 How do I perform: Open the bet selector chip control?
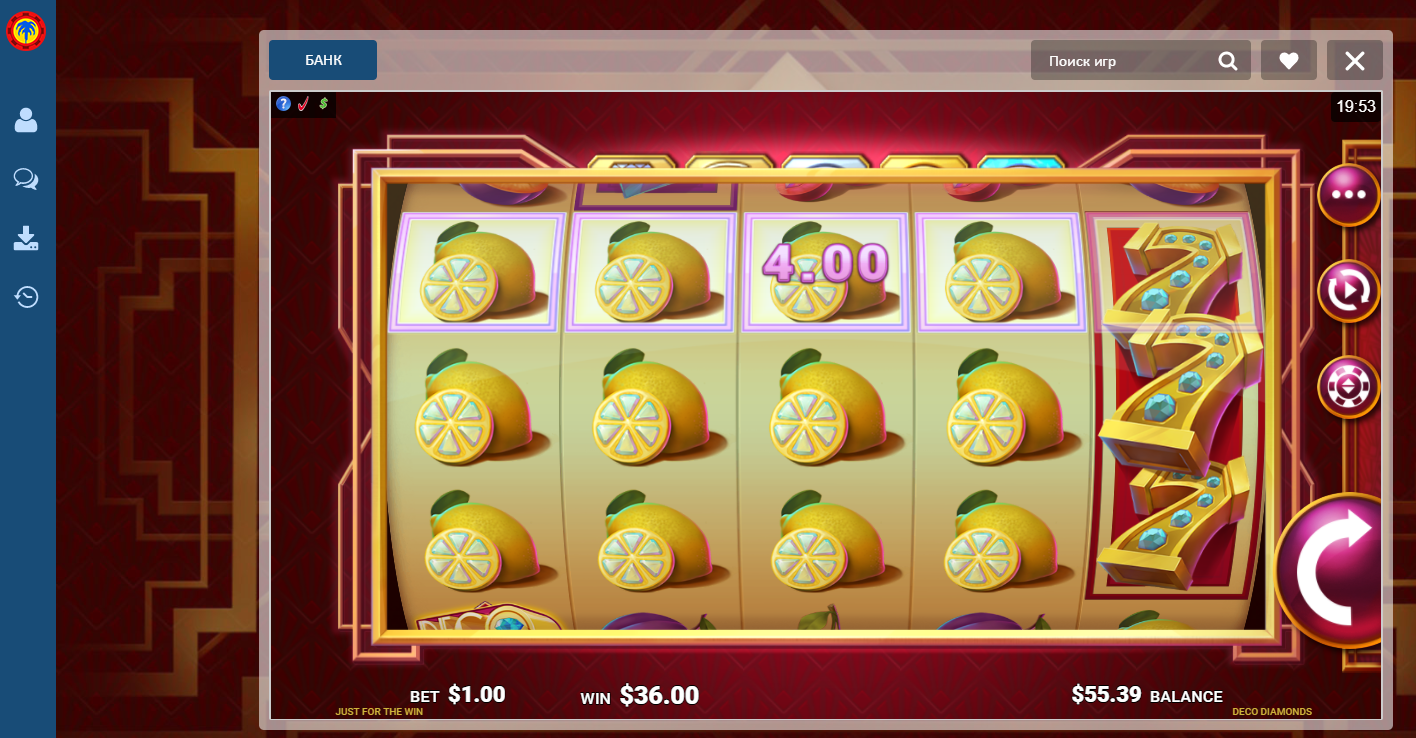pyautogui.click(x=1349, y=387)
